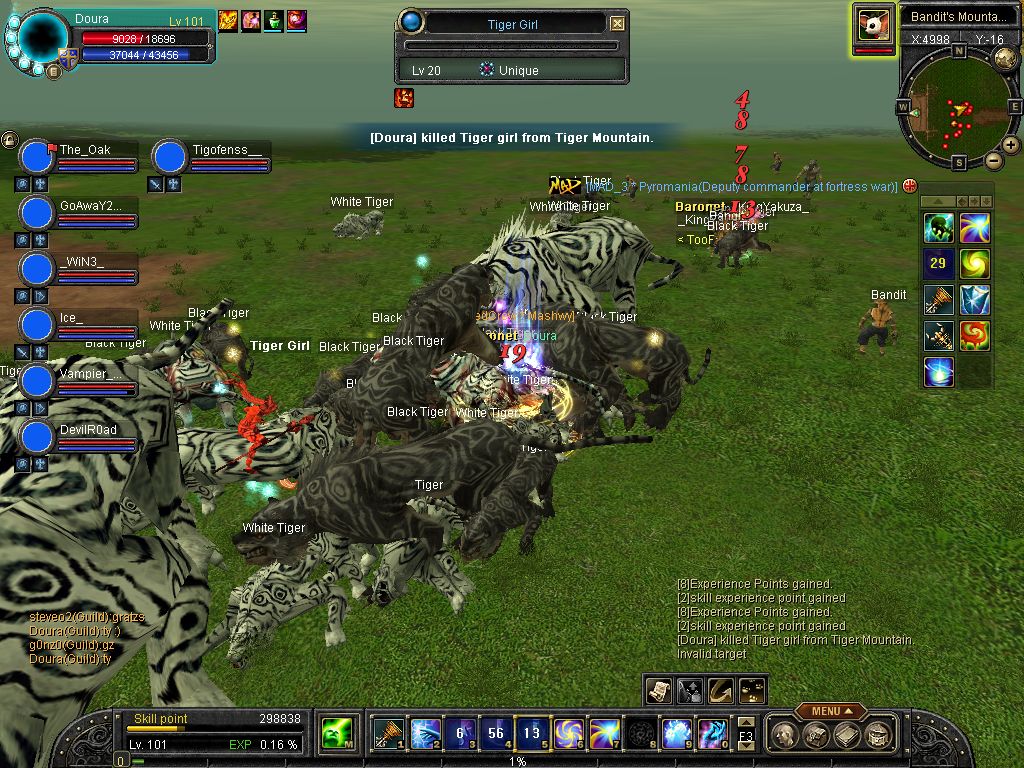Select party member DevilR0ad
Viewport: 1024px width, 768px height.
point(37,437)
